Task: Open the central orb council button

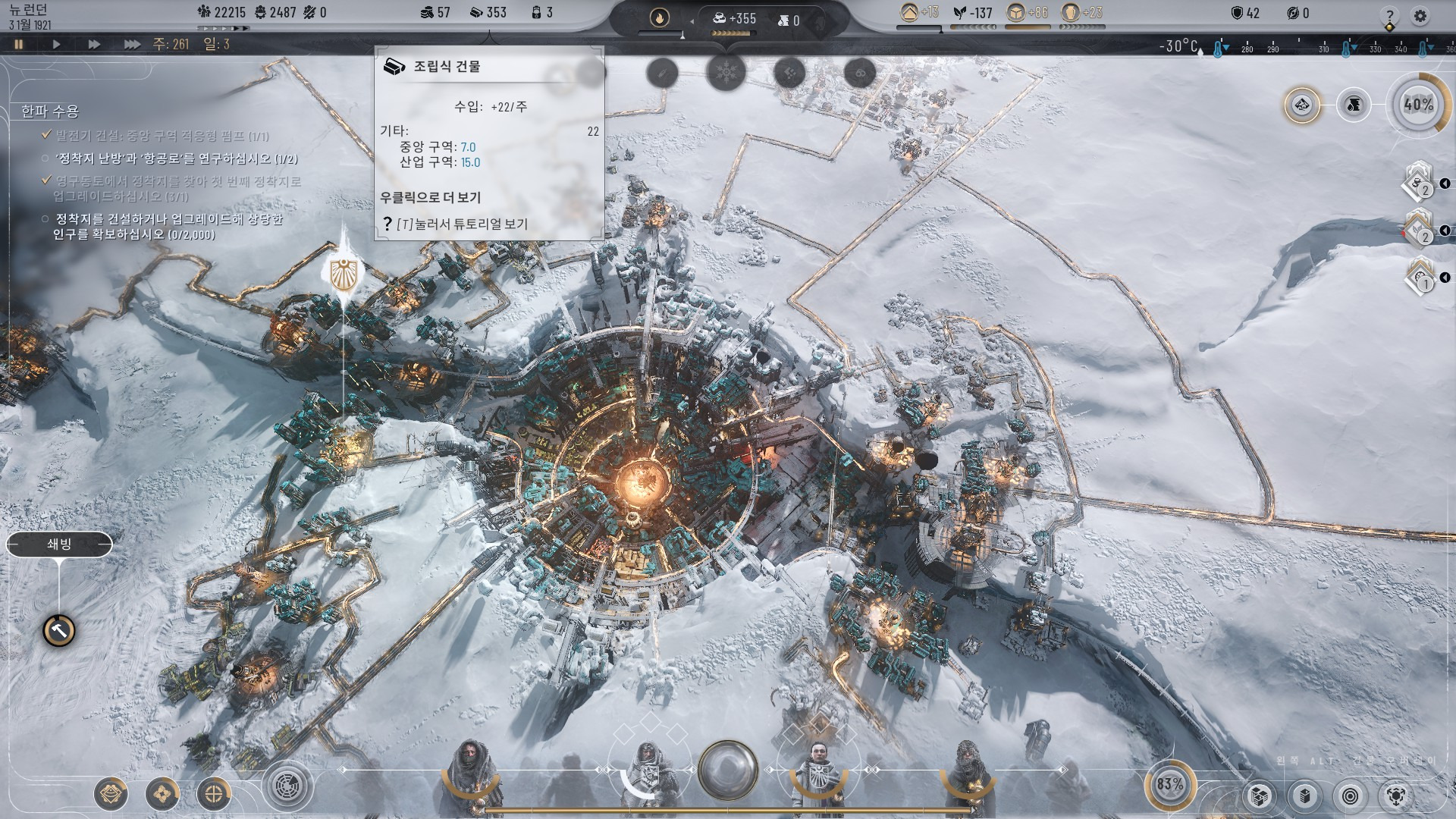Action: 727,770
